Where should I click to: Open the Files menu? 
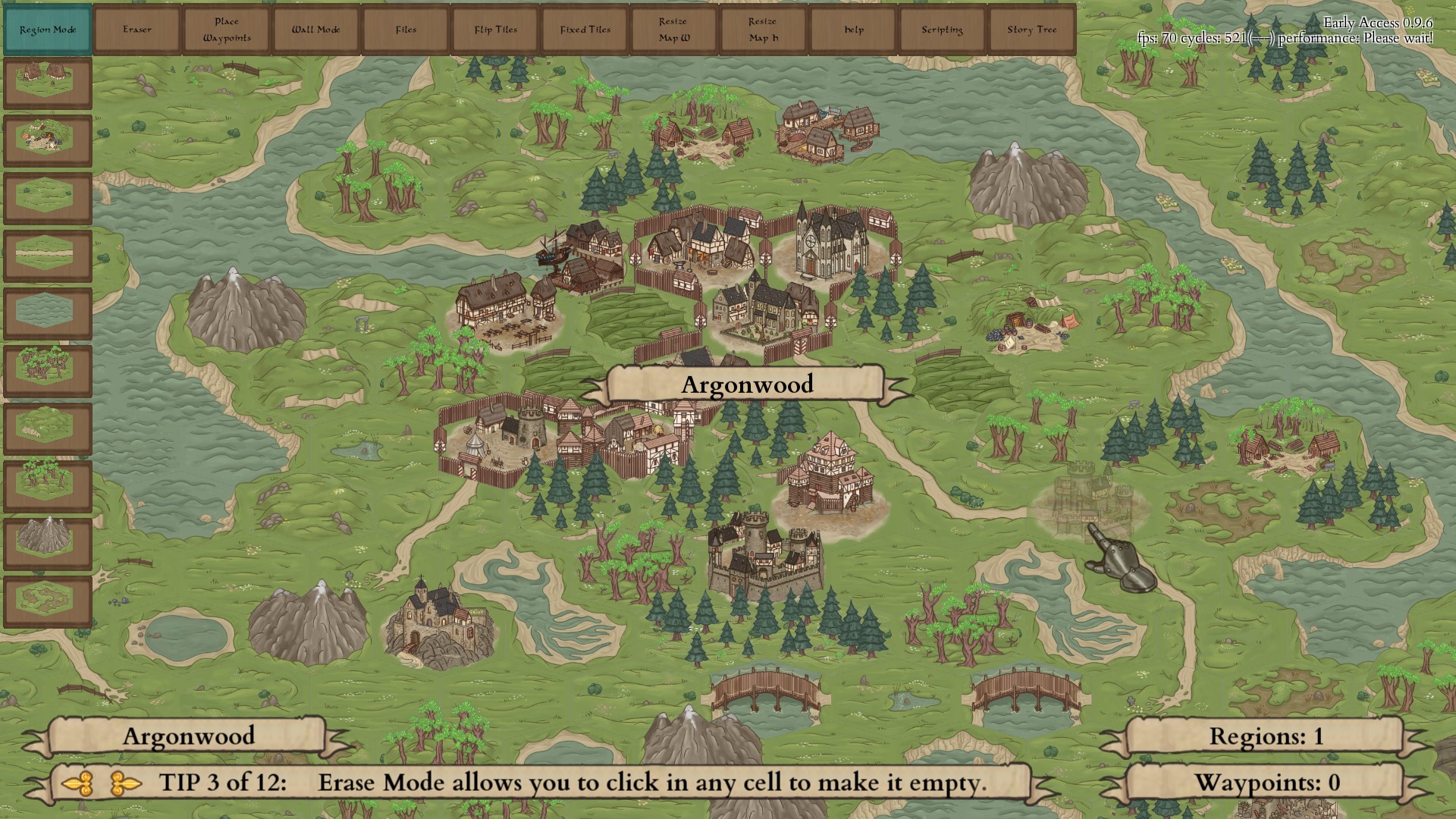pyautogui.click(x=406, y=30)
